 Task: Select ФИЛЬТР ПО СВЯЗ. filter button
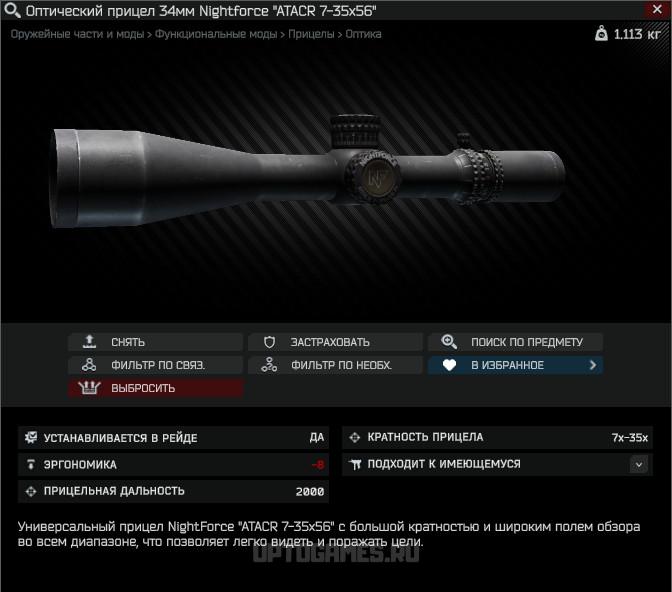(x=155, y=365)
